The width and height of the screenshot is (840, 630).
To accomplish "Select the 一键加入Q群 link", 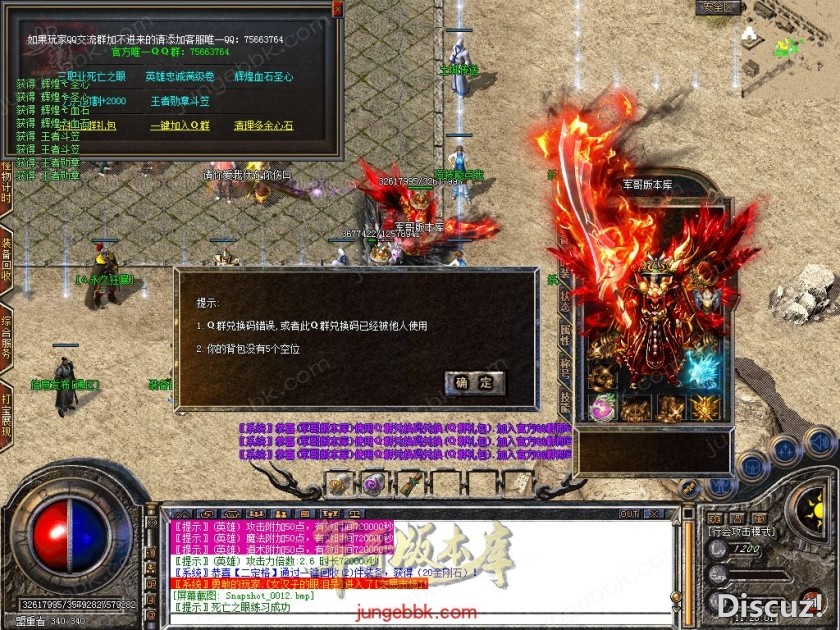I will point(180,126).
